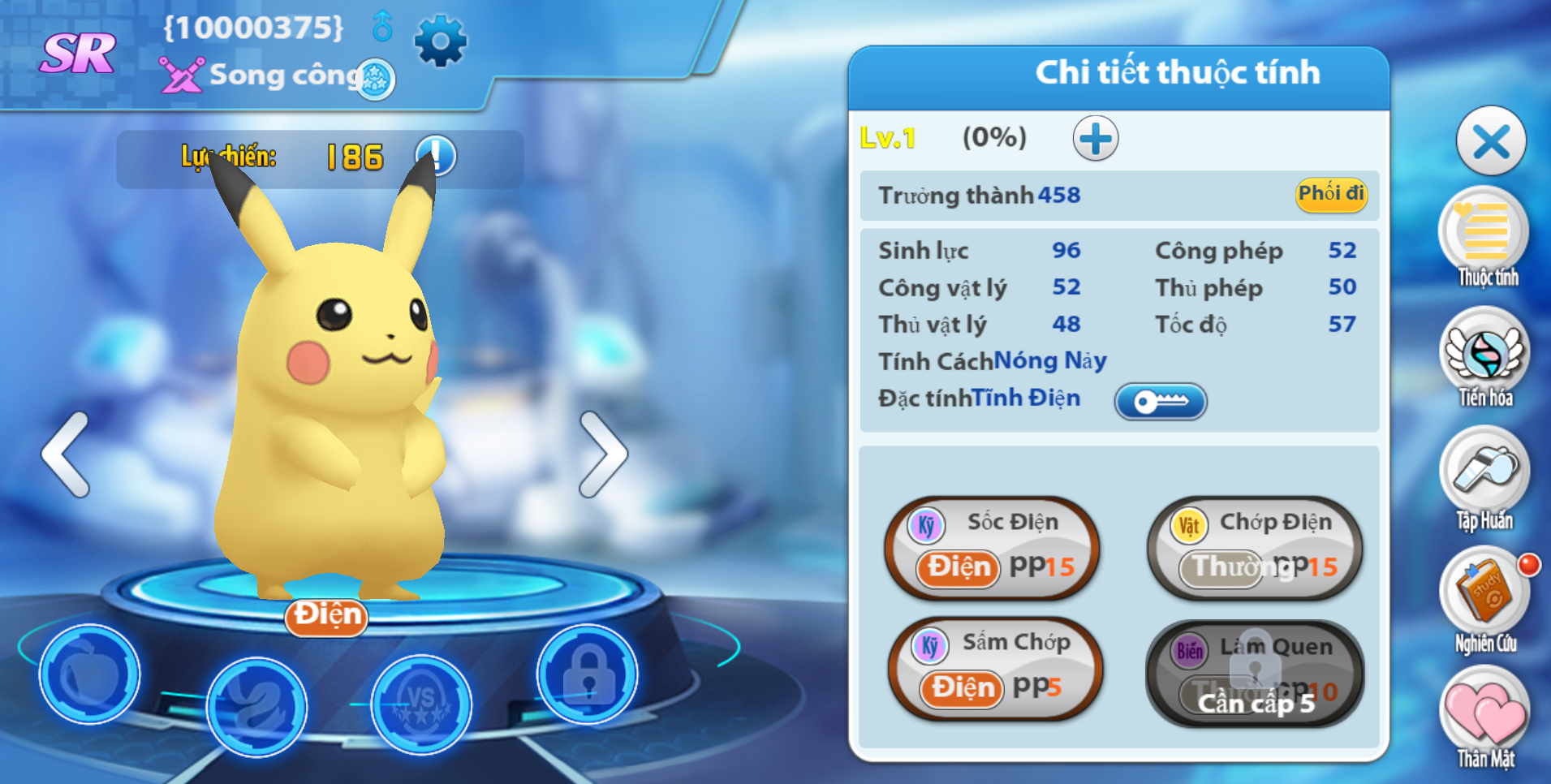The image size is (1551, 784).
Task: Open the Thân Mật hearts tab
Action: pos(1484,716)
